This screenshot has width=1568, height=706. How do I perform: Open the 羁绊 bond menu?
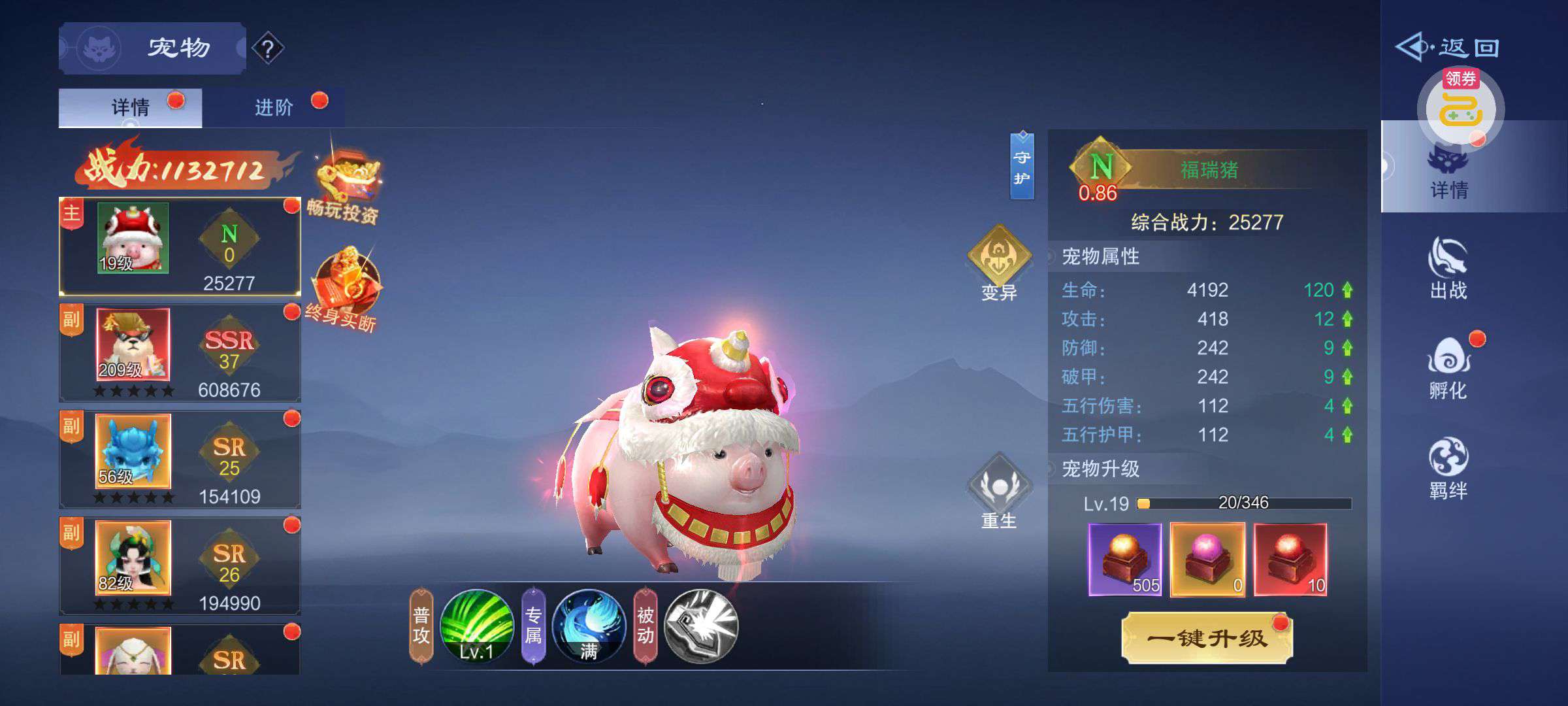[x=1448, y=468]
